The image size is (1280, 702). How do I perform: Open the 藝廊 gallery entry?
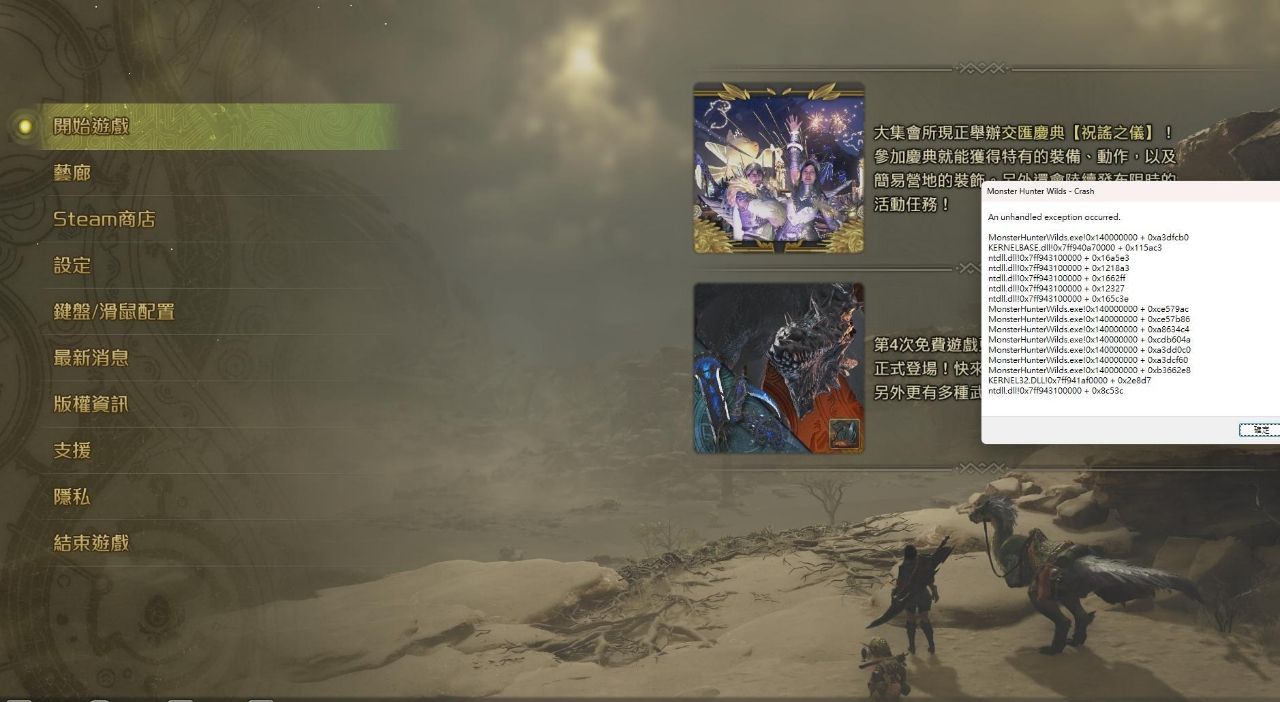[x=72, y=173]
